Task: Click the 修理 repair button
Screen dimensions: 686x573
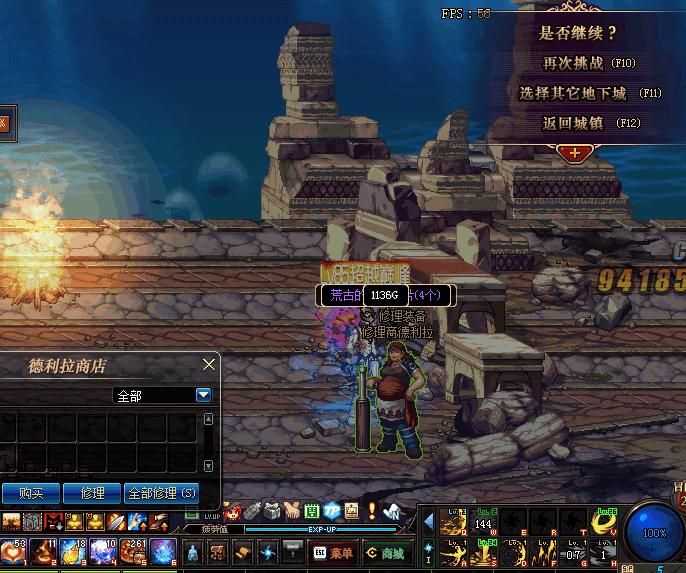Action: pos(92,493)
